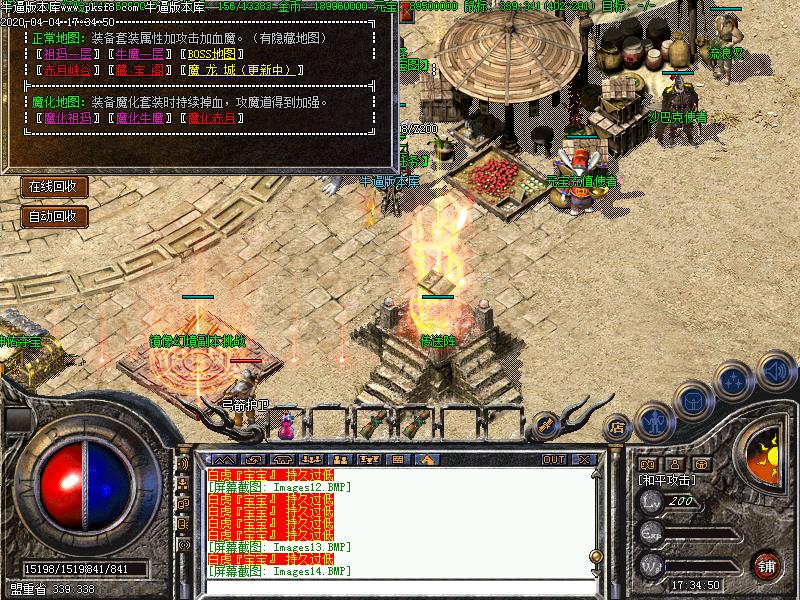Select the 藏宝图 map link
The image size is (800, 600).
(x=138, y=70)
